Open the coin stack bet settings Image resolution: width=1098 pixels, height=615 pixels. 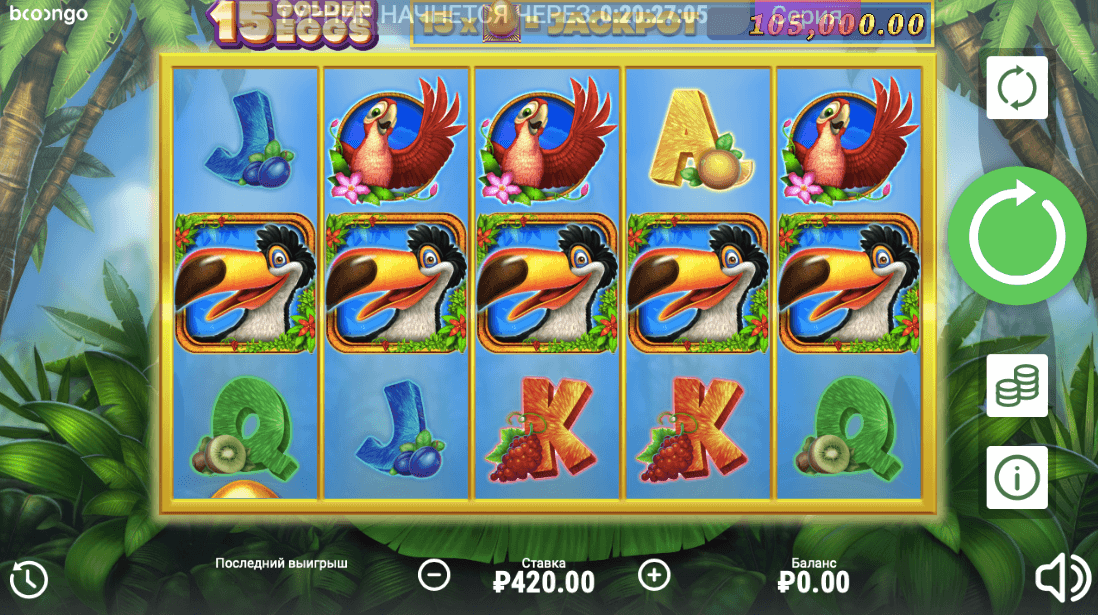pos(1017,385)
